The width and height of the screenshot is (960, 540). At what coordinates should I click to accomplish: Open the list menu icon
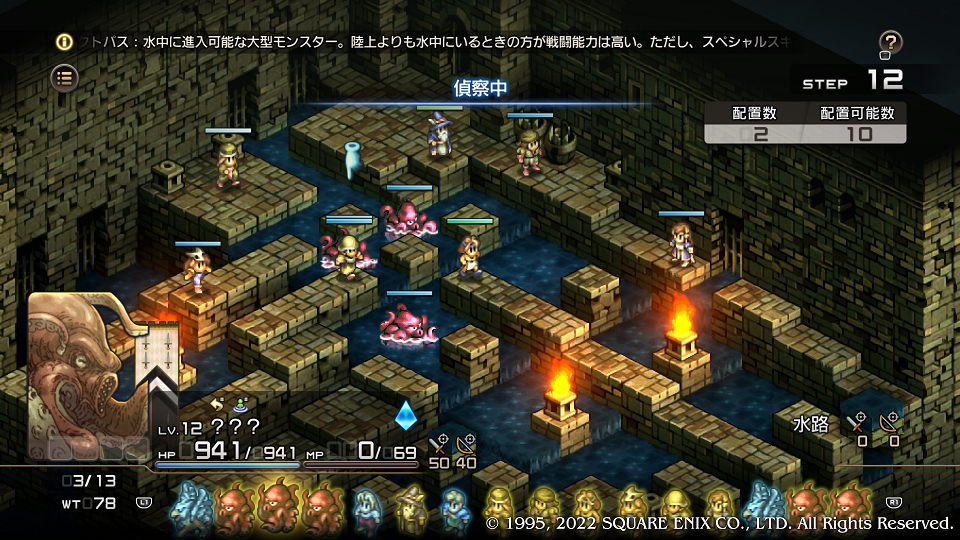[65, 77]
